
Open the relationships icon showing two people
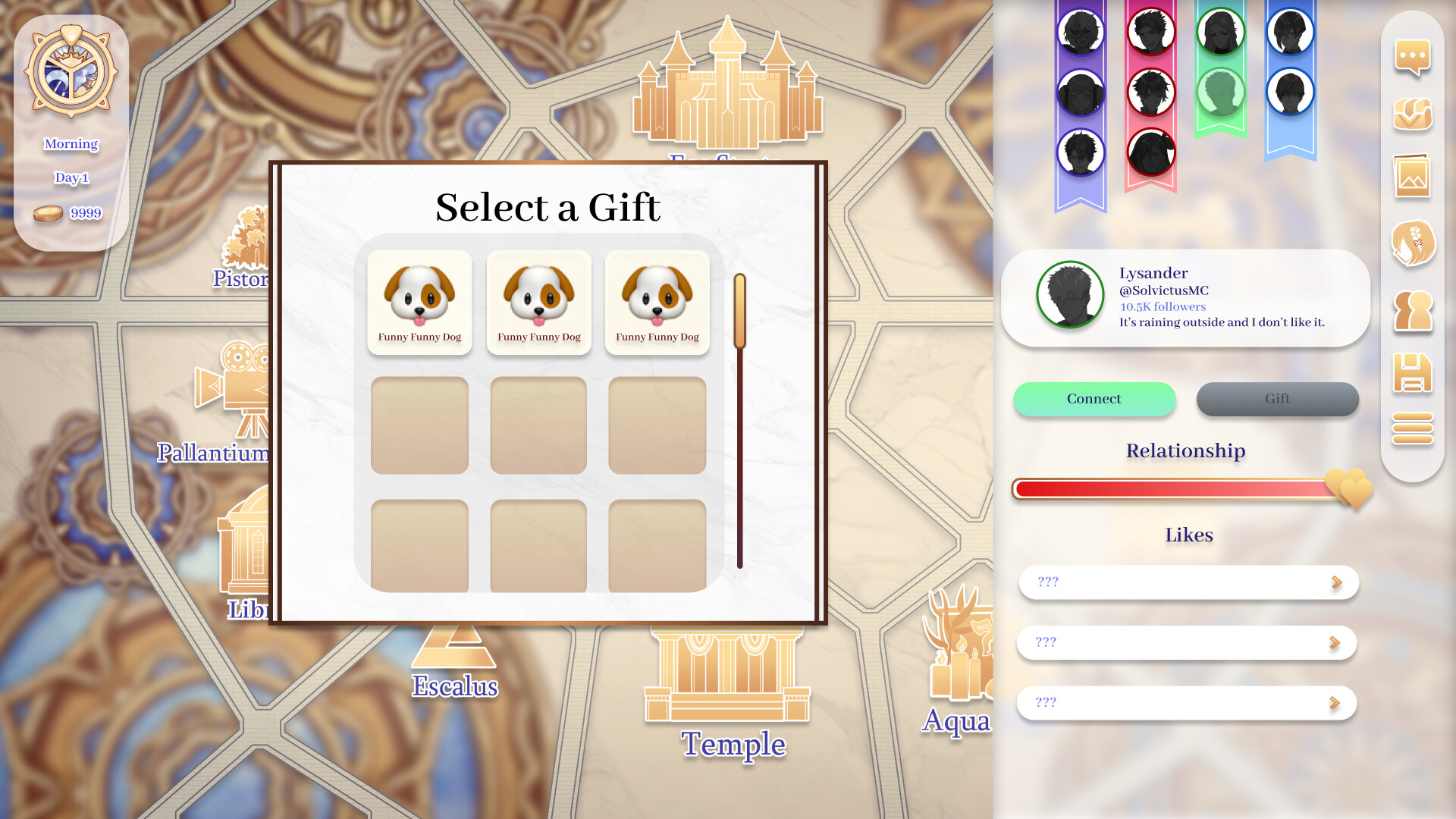1412,311
